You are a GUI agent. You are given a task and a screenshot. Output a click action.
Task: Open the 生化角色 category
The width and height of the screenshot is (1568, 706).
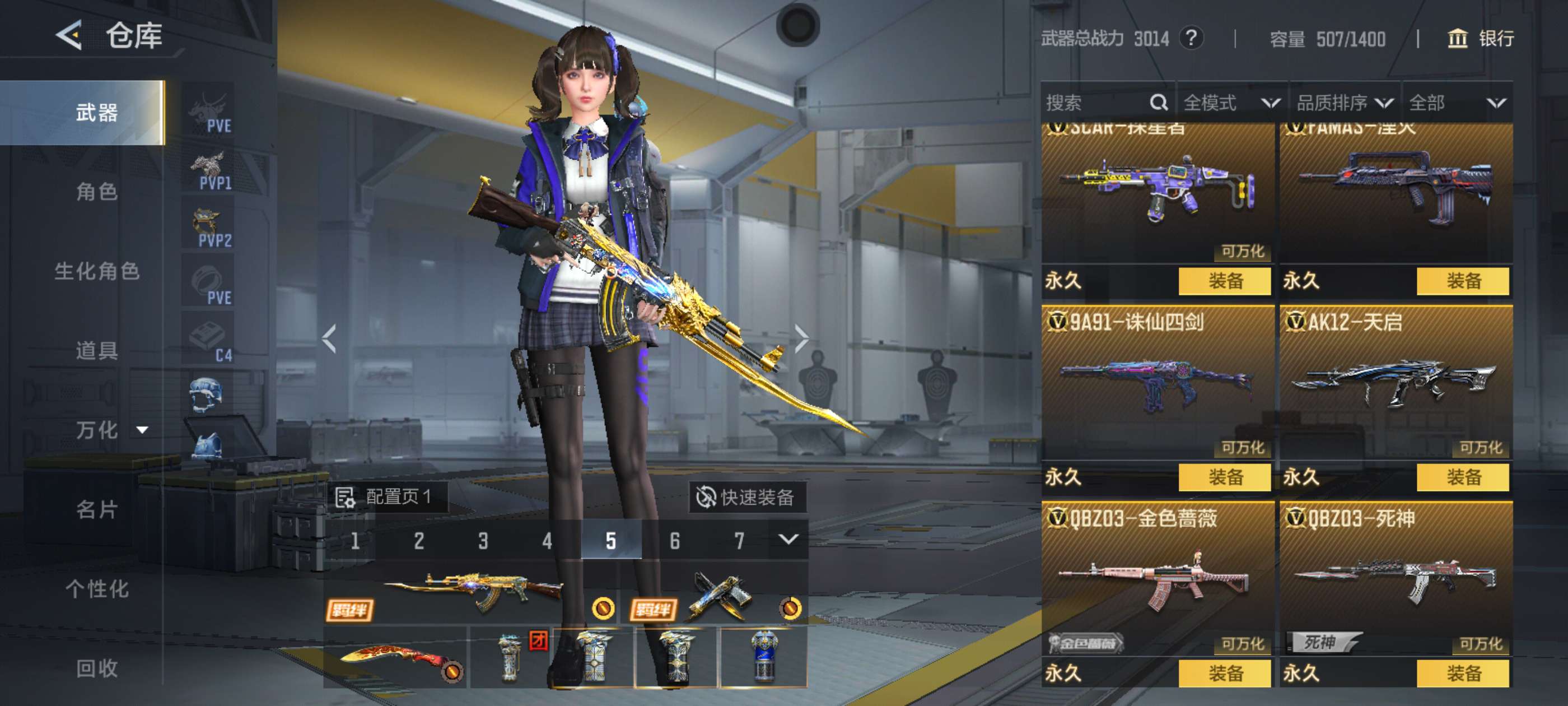coord(97,271)
